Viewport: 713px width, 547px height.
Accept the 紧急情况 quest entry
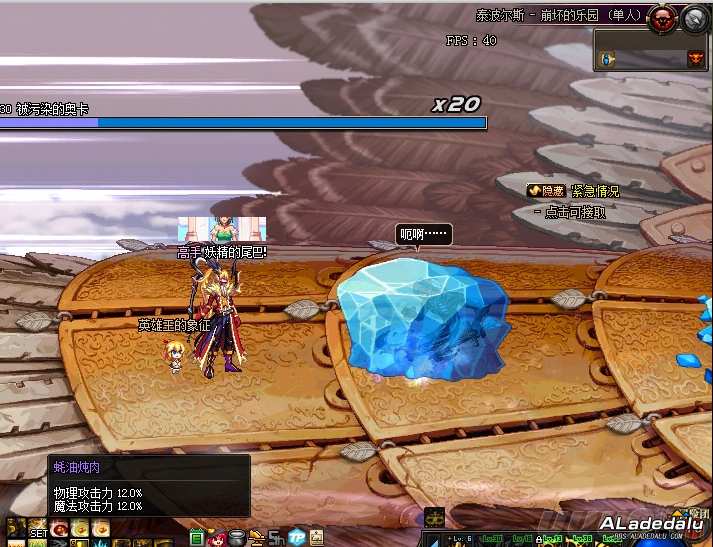[x=595, y=191]
